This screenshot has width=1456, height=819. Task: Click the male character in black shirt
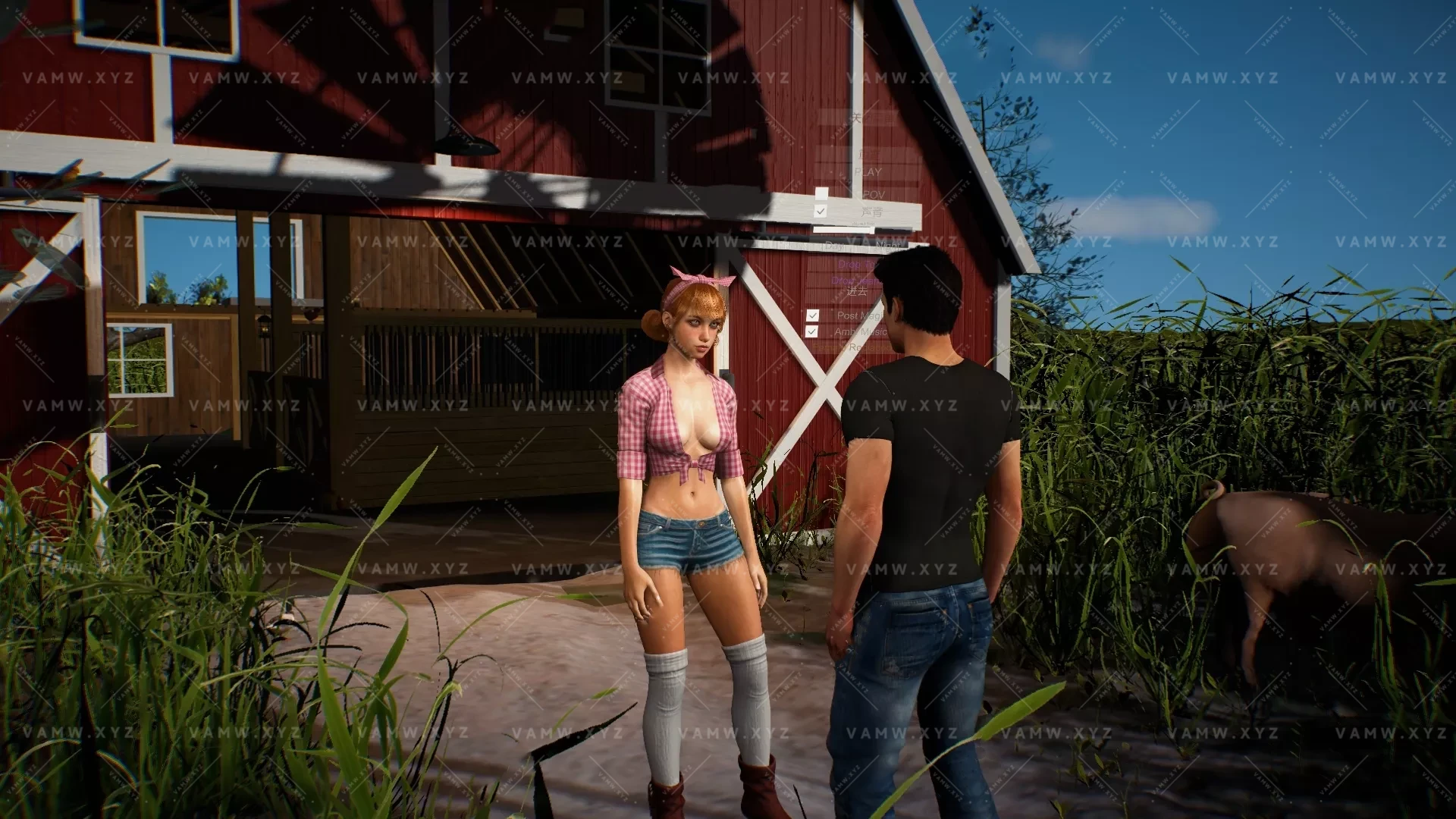[x=933, y=455]
